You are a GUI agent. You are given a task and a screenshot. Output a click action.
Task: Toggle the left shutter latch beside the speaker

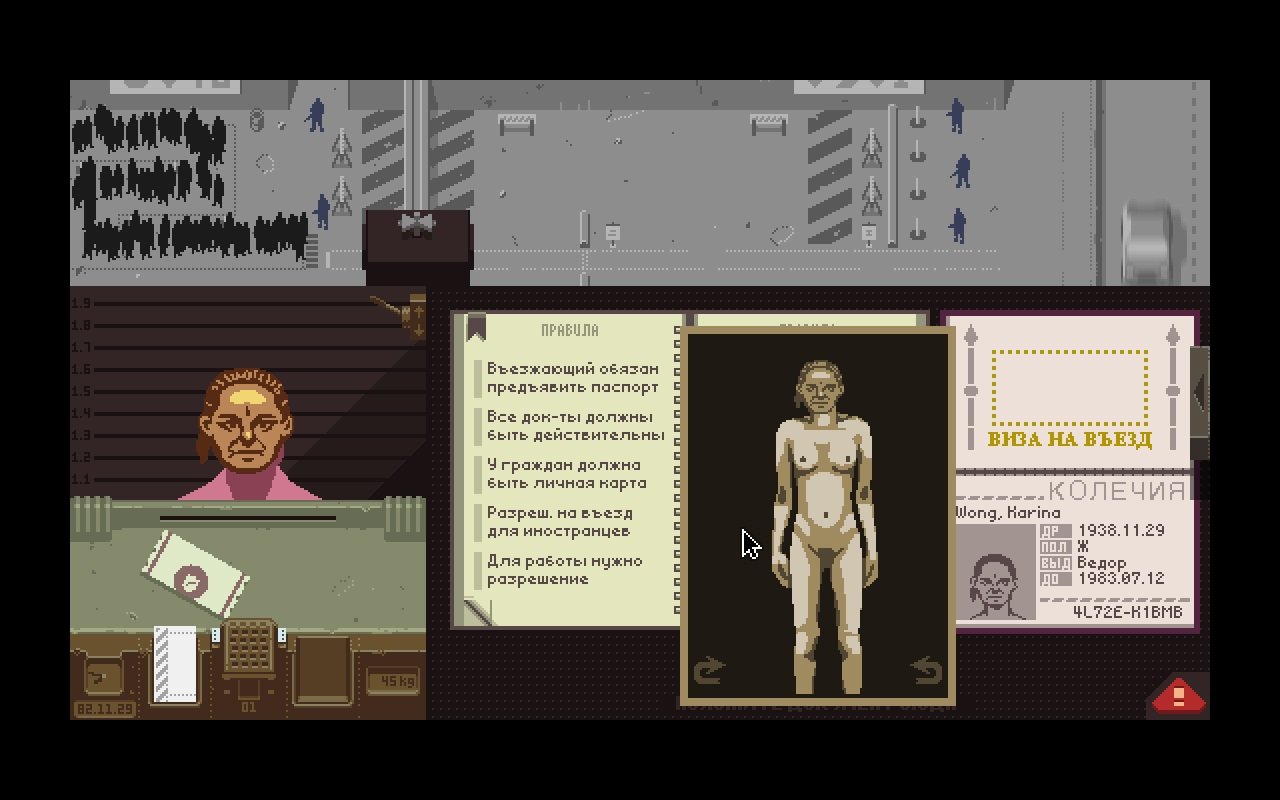215,634
